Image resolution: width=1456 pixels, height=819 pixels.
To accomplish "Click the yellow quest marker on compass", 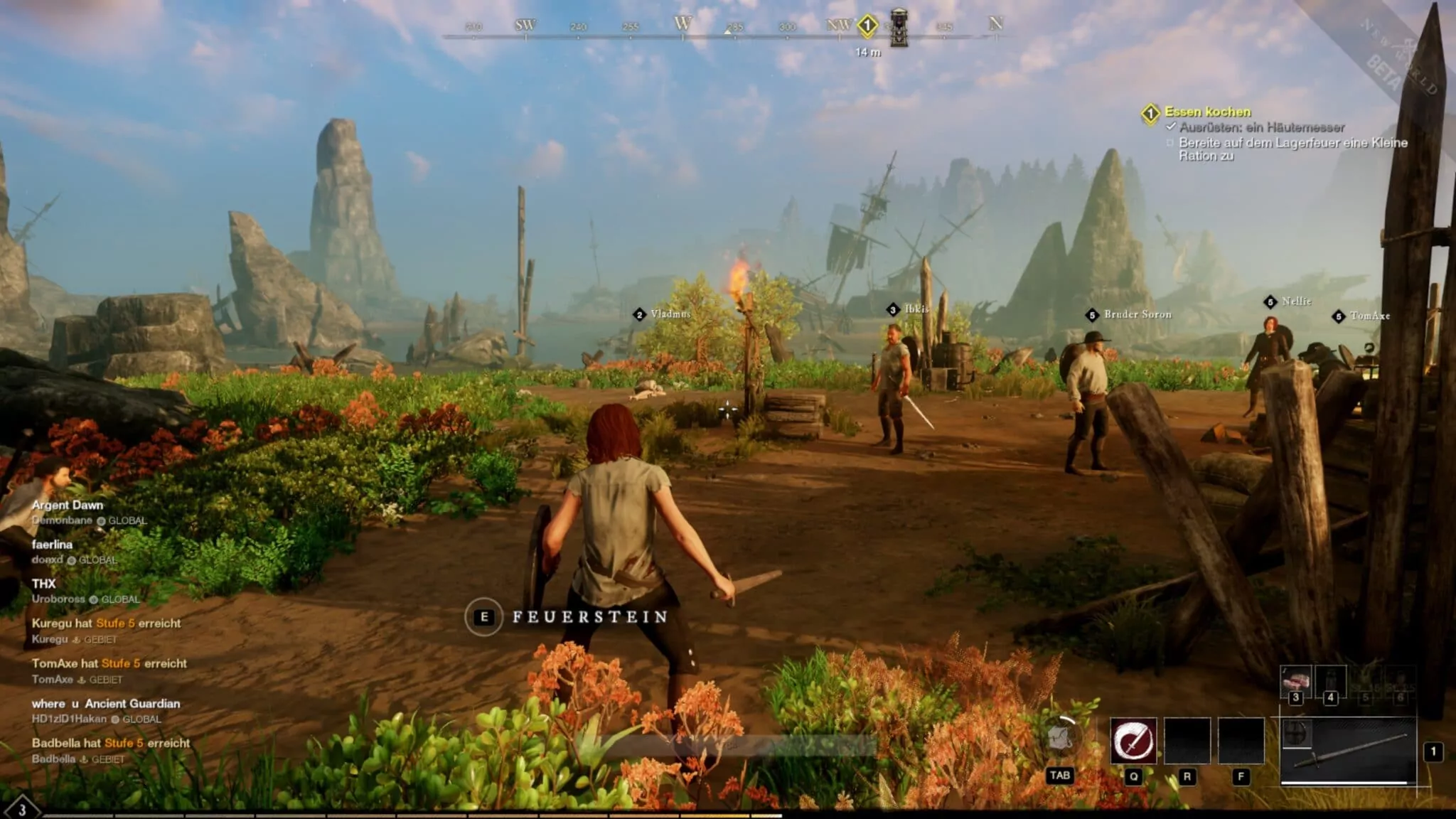I will click(x=867, y=26).
